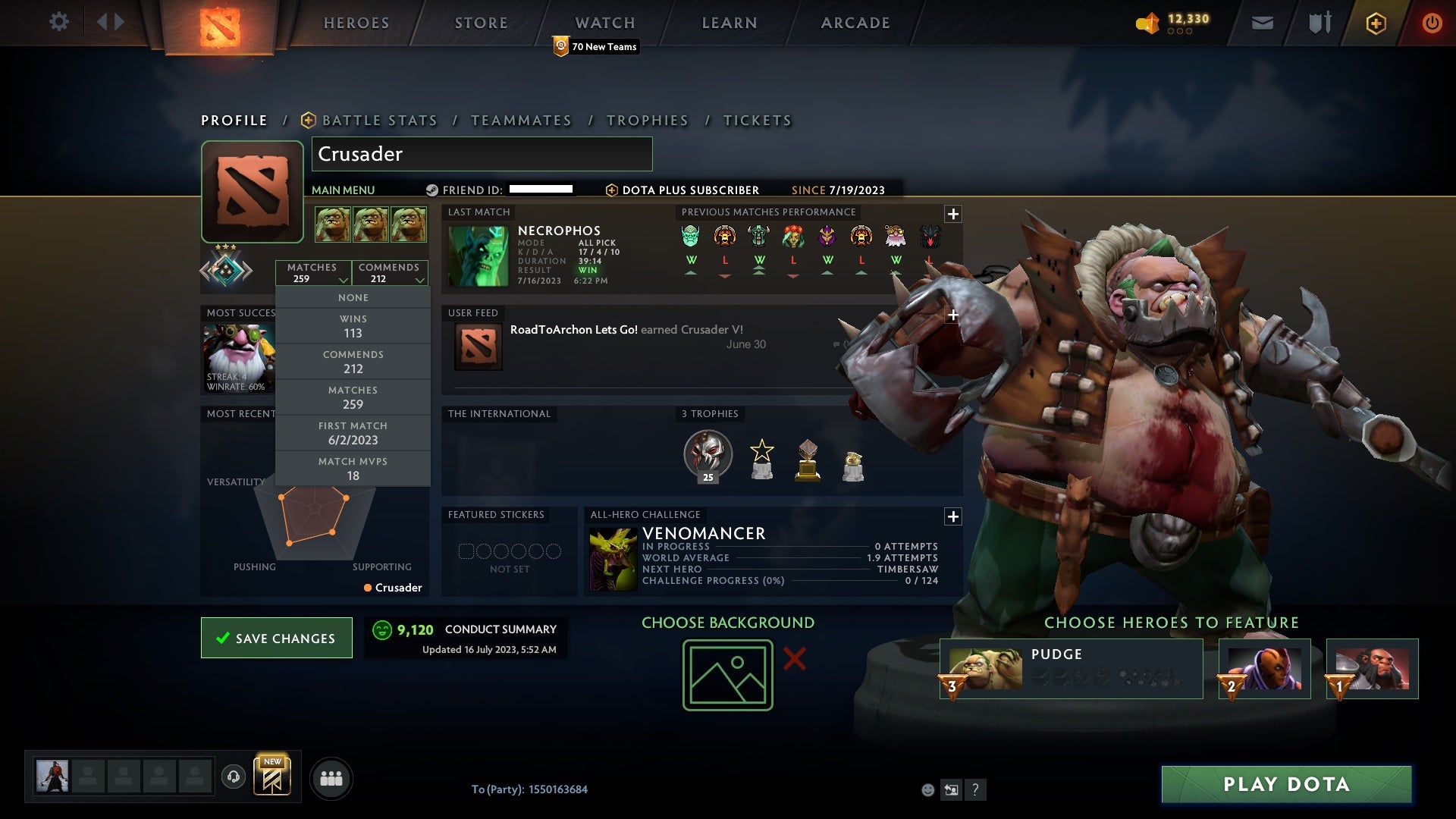This screenshot has height=819, width=1456.
Task: Select WINS from the stat dropdown list
Action: pyautogui.click(x=353, y=326)
